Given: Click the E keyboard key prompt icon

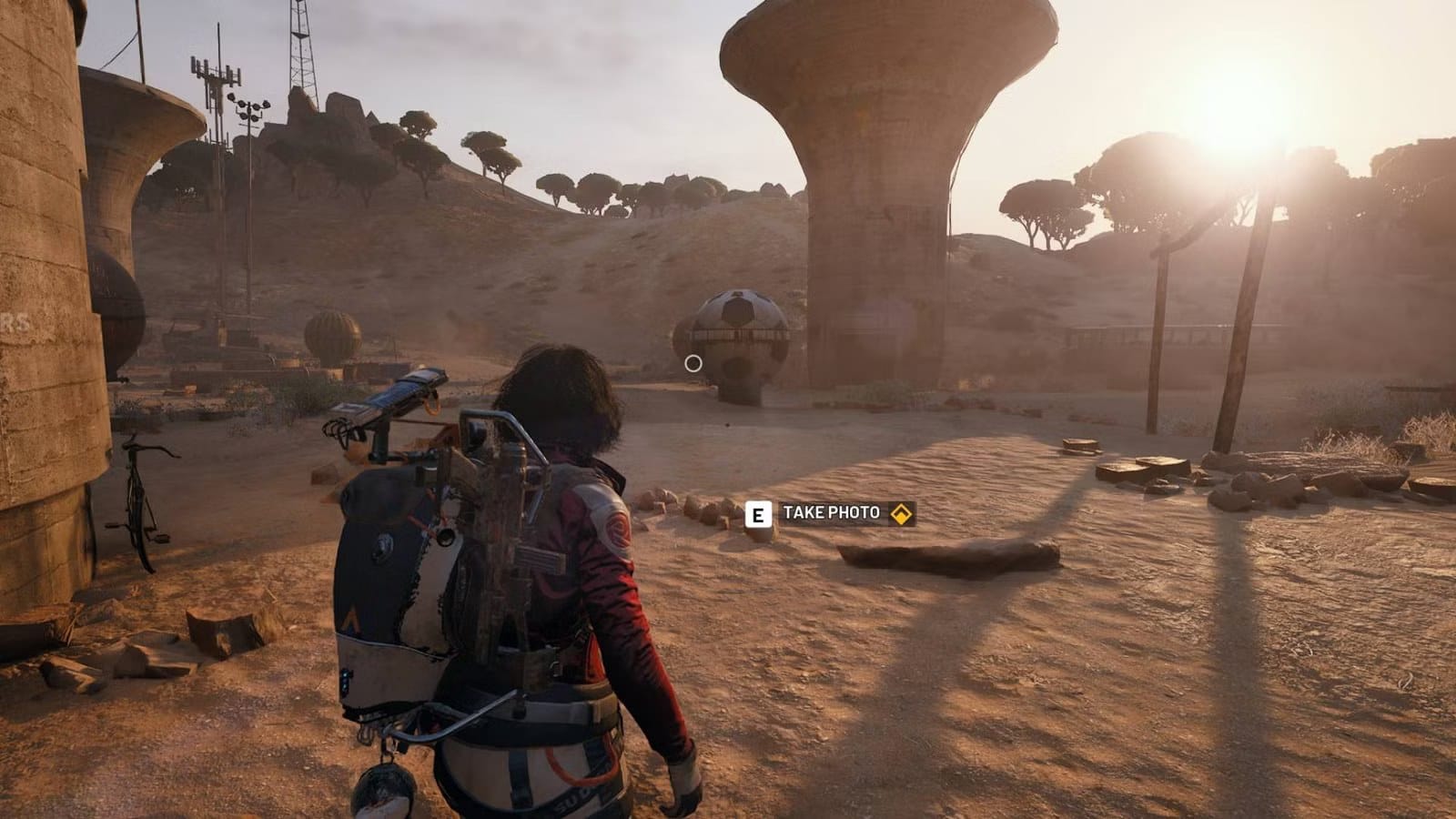Looking at the screenshot, I should click(756, 512).
